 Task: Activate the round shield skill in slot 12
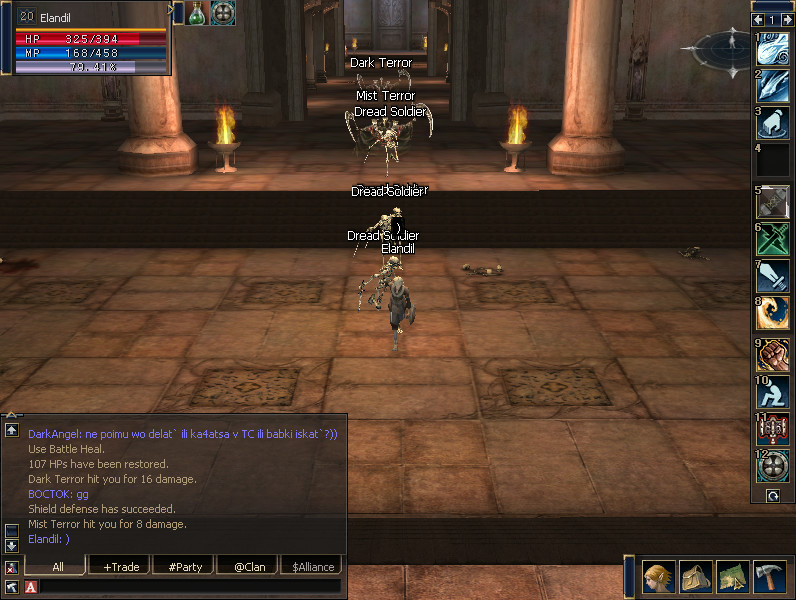coord(773,467)
